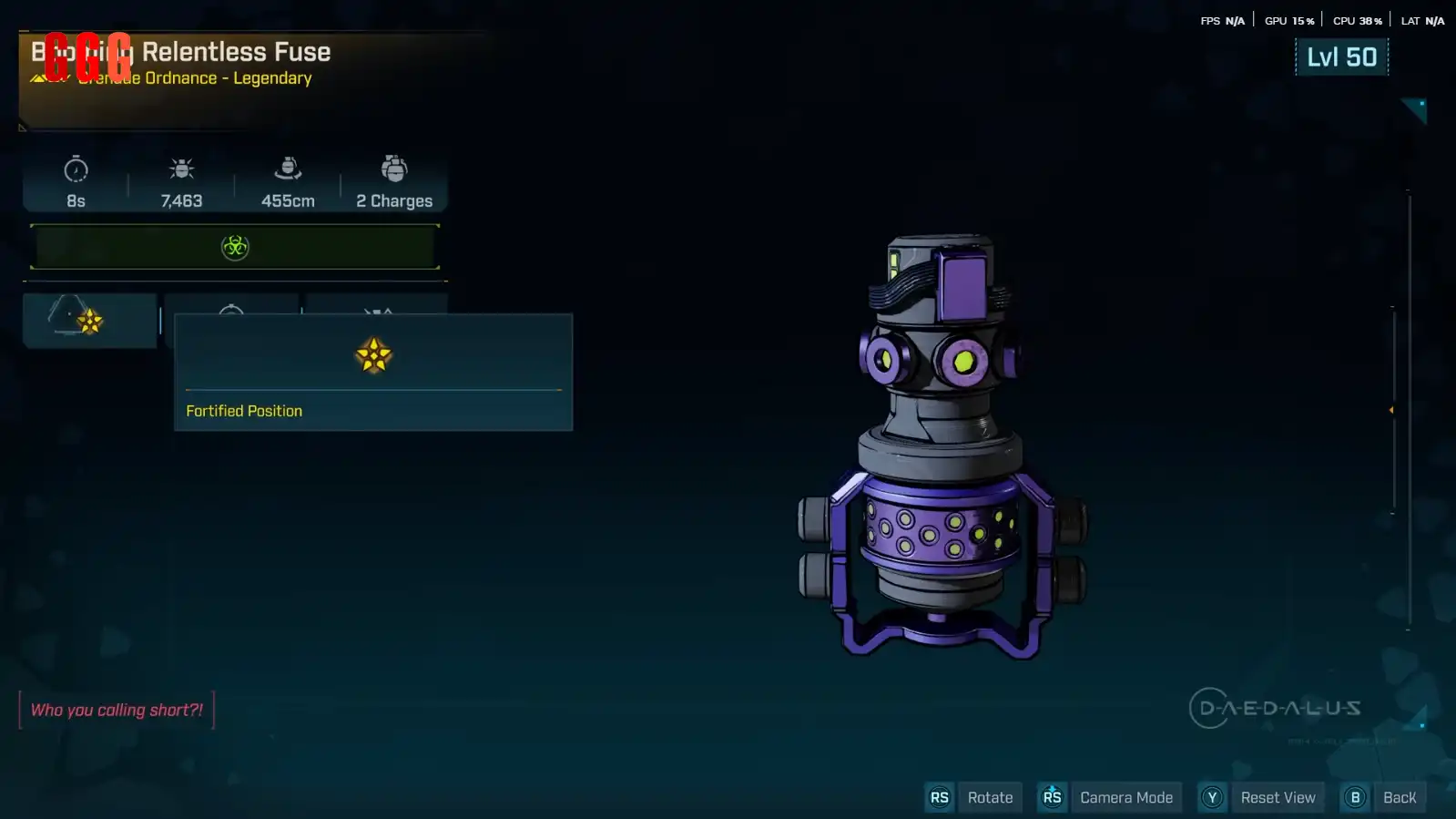Click the Back label to exit inspection
Screen dimensions: 1456x819
tap(1399, 798)
